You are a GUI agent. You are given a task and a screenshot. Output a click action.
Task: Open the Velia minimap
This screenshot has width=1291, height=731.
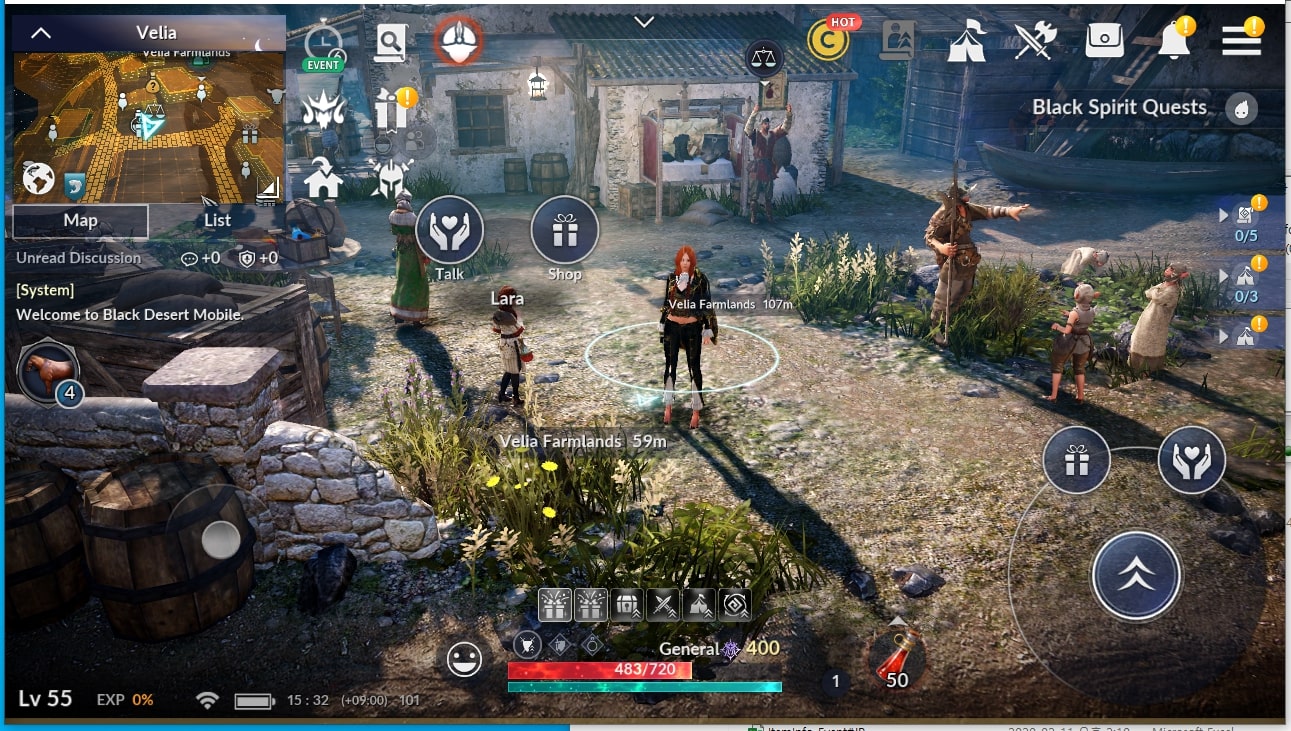pos(150,125)
